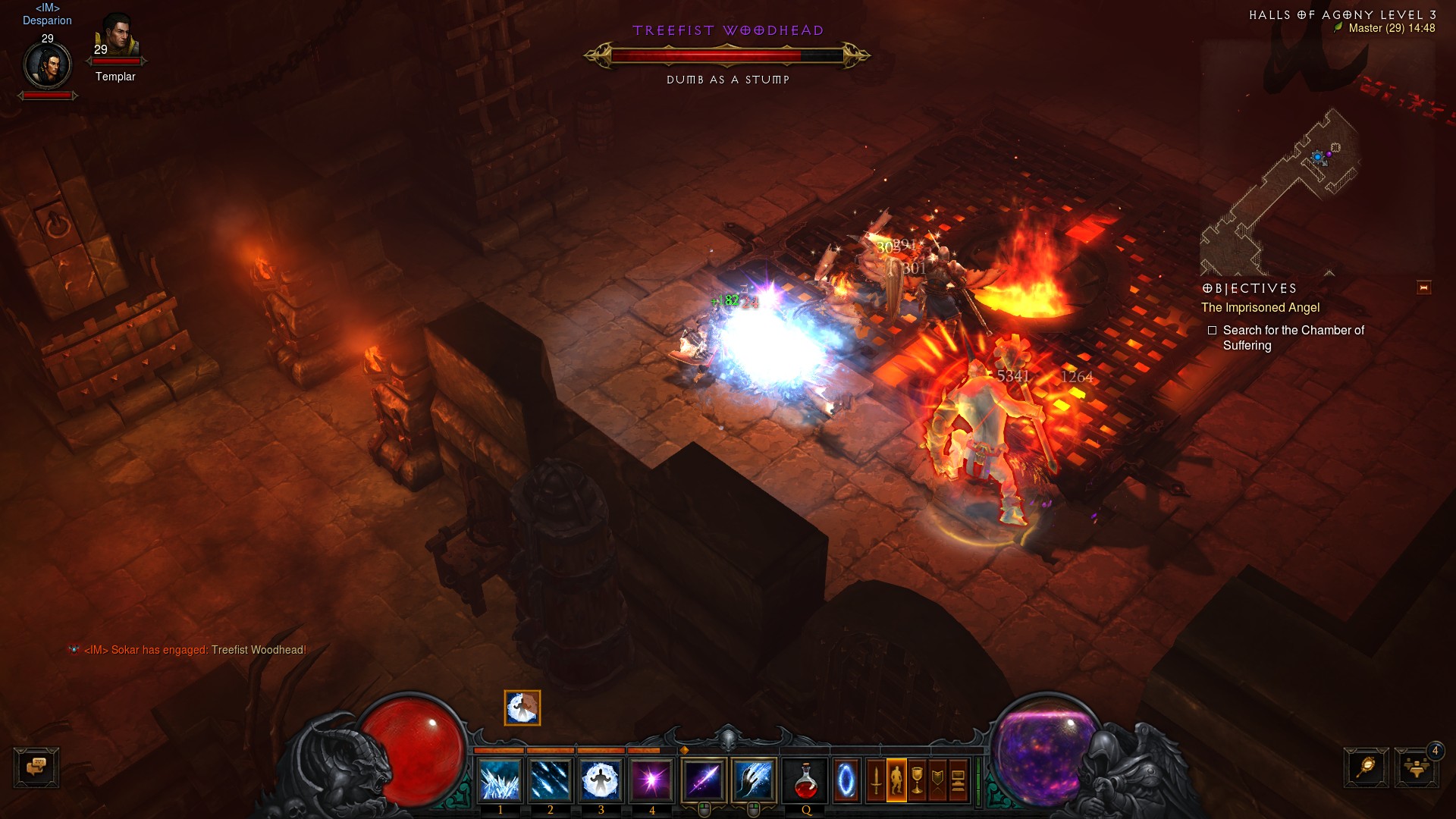Trigger the purple starburst skill in slot 4
Image resolution: width=1456 pixels, height=819 pixels.
pyautogui.click(x=651, y=780)
